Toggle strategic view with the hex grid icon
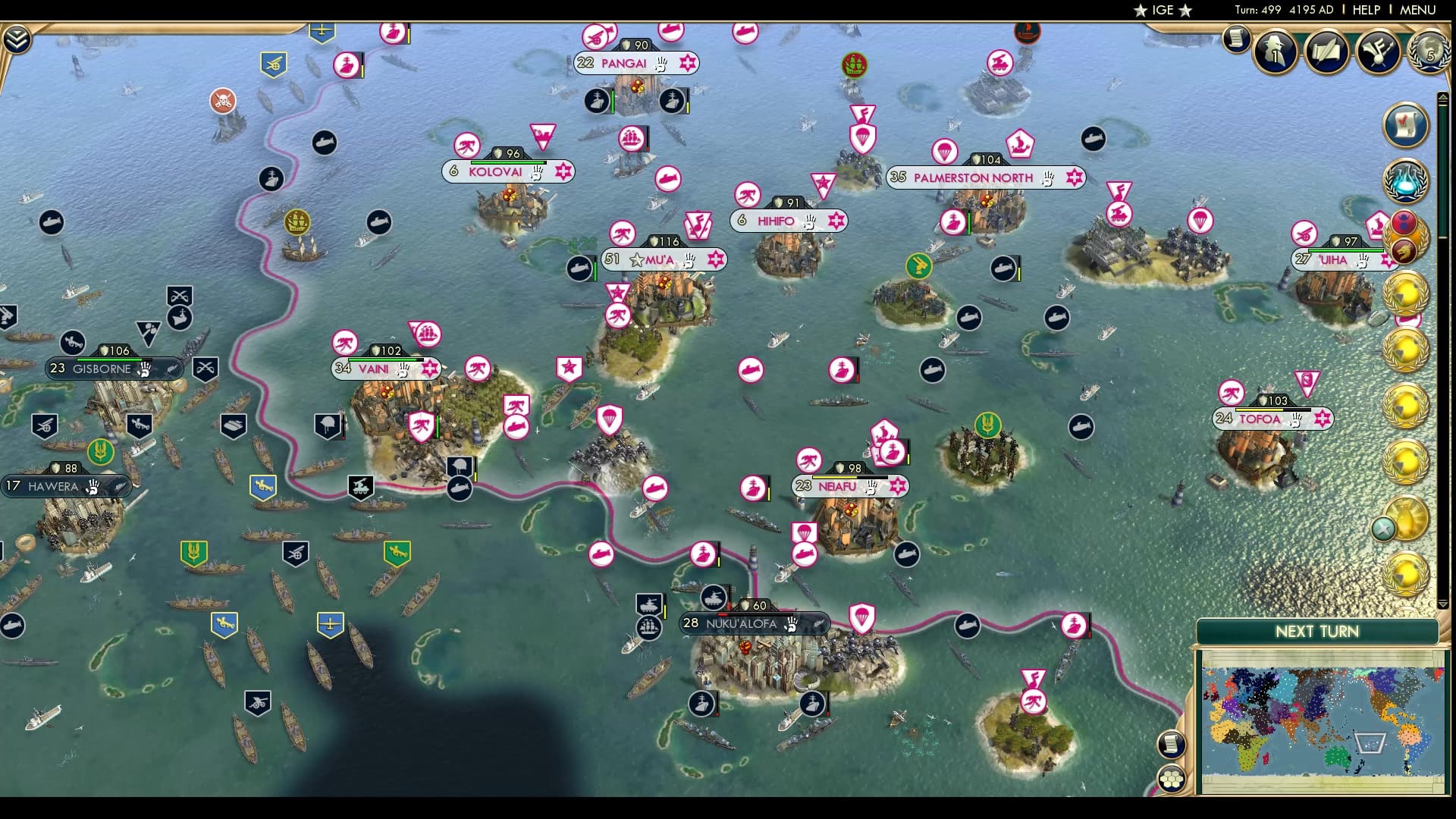Viewport: 1456px width, 819px height. coord(1172,779)
